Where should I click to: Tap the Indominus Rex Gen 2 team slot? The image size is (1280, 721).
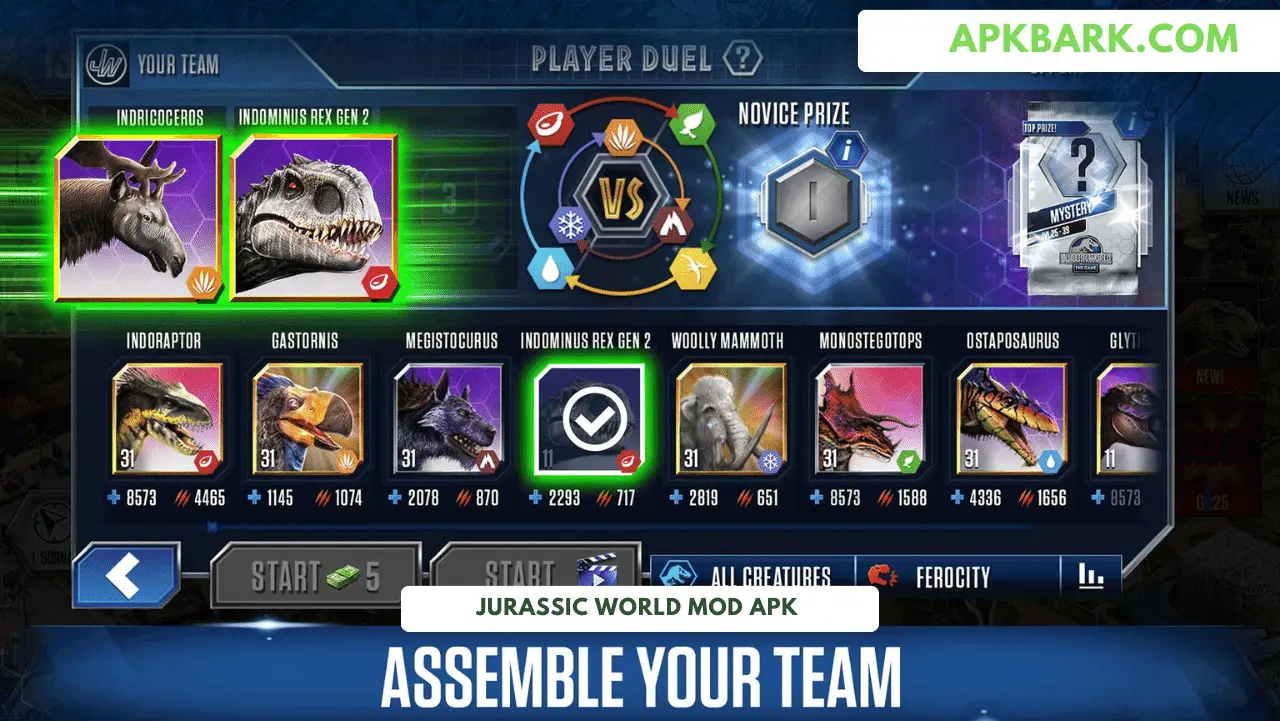coord(315,217)
